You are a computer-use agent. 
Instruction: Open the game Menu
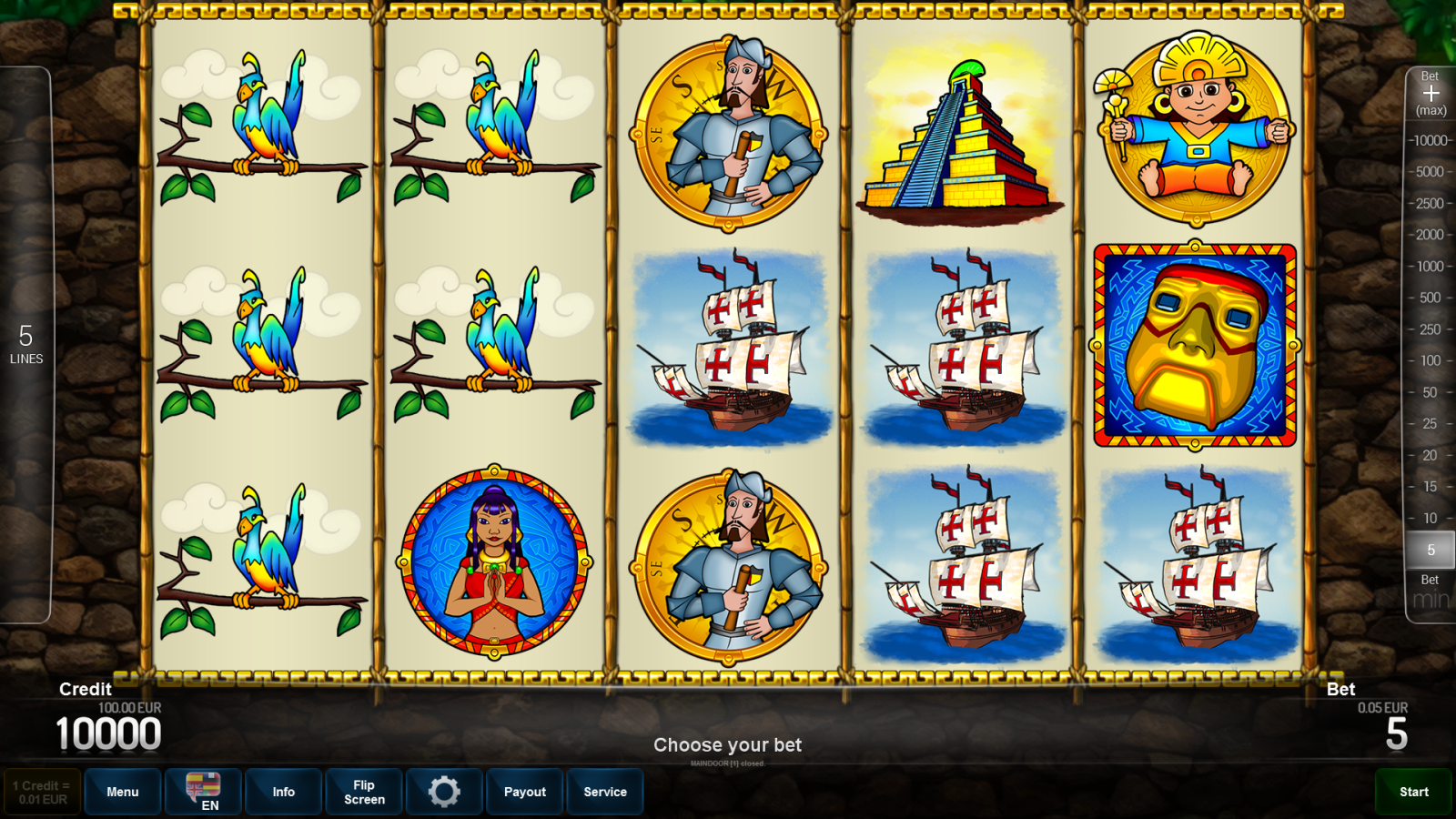coord(122,792)
